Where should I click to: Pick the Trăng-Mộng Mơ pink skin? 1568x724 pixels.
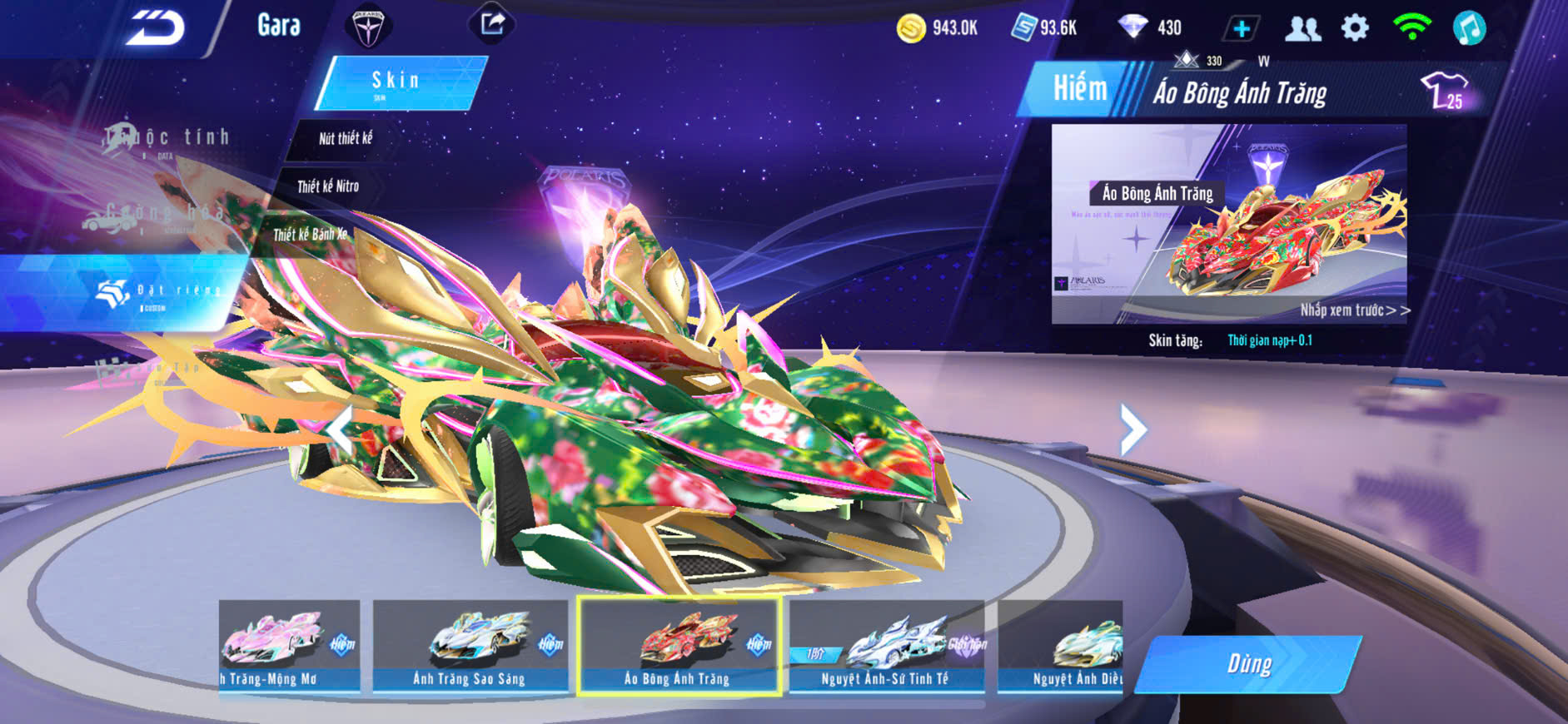coord(289,647)
